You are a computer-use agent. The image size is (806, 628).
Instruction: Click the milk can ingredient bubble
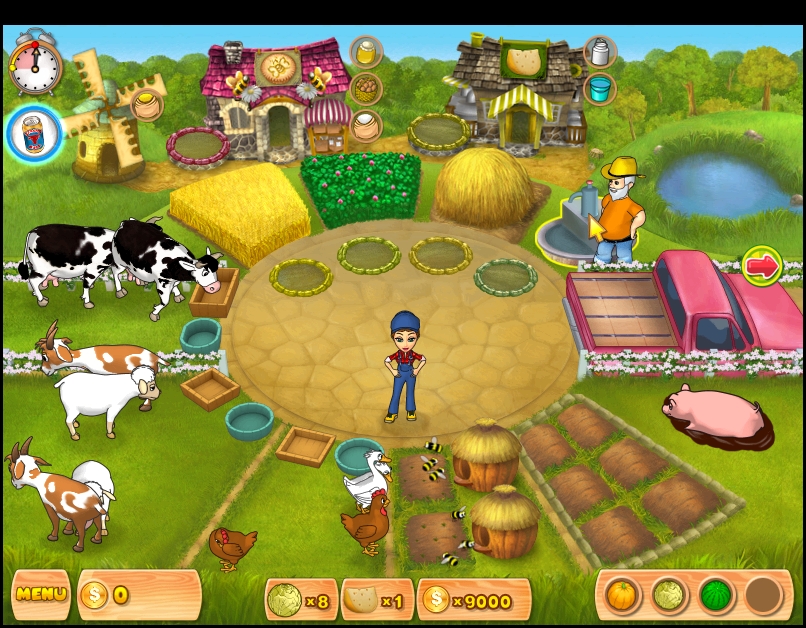pos(600,52)
